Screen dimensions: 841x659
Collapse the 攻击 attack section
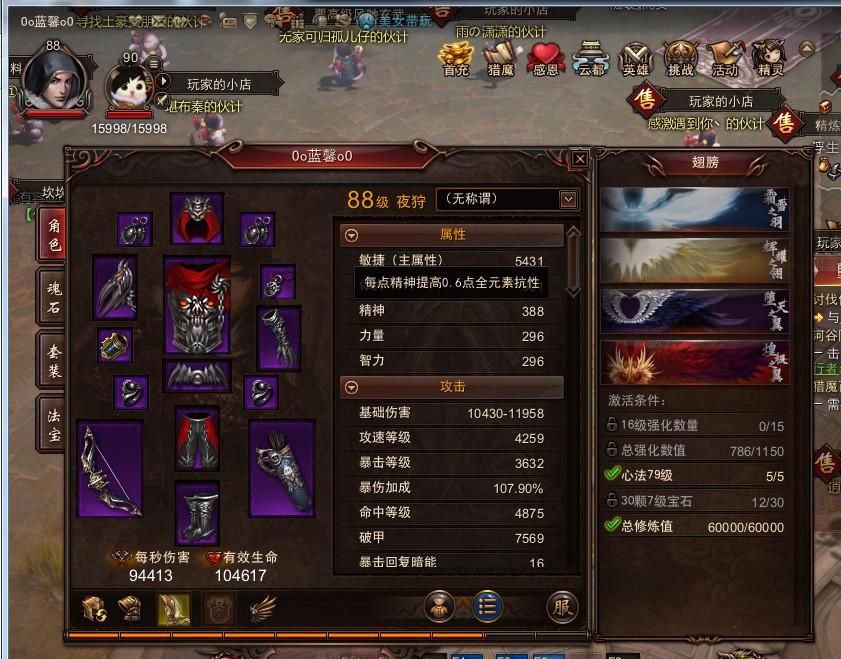click(352, 387)
